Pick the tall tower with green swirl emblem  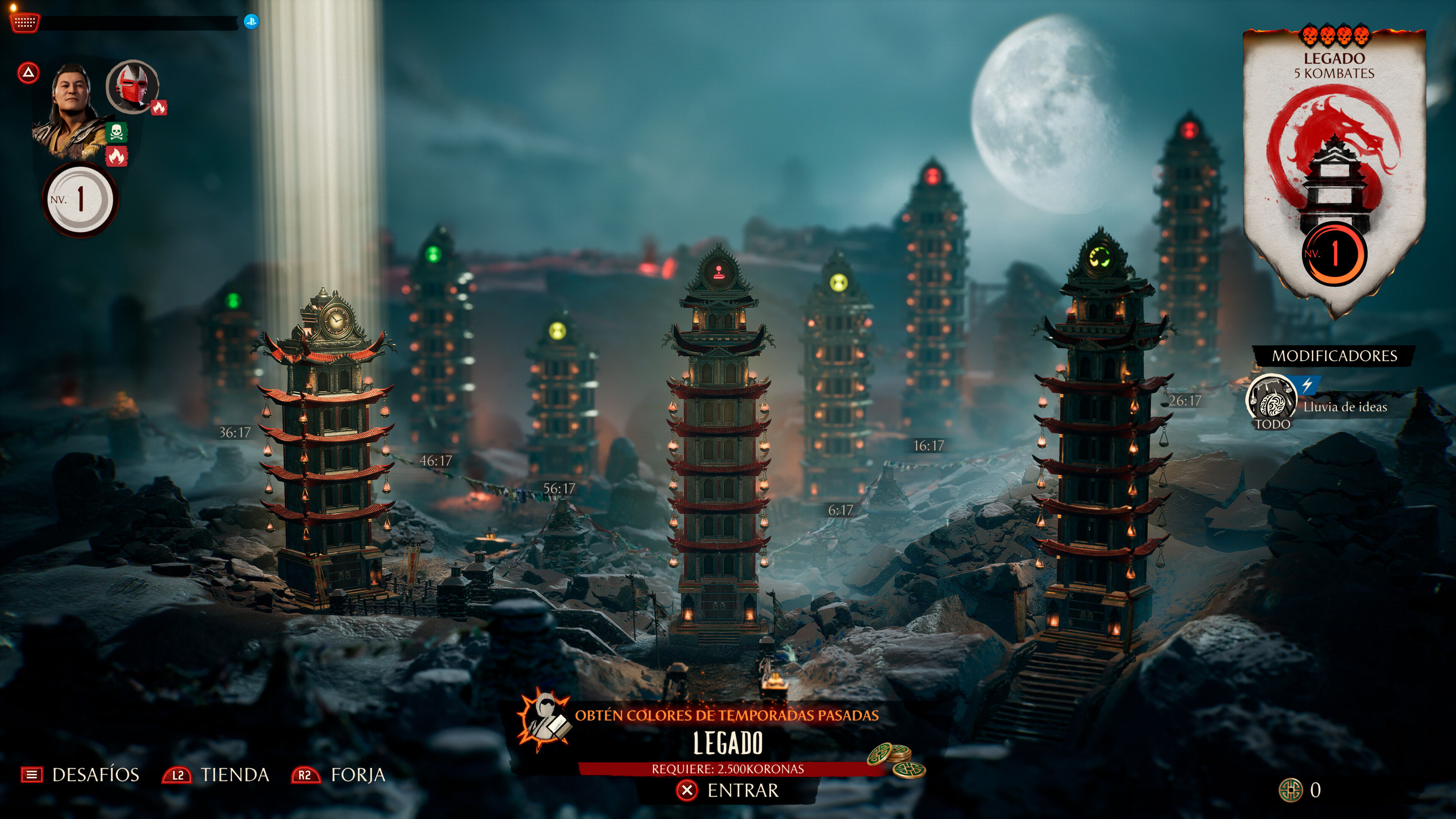point(1099,441)
